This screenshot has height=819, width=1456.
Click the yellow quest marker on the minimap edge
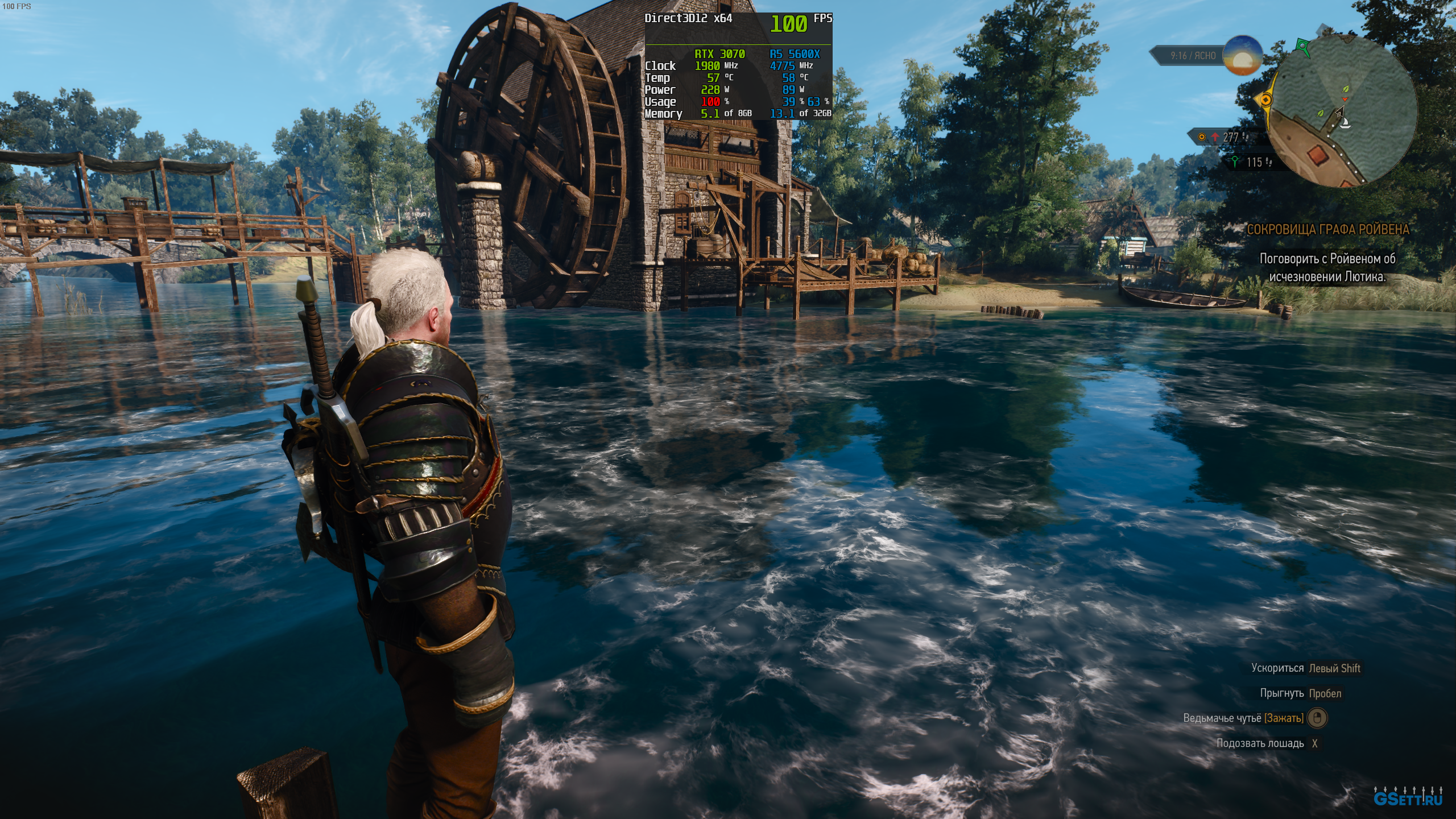point(1265,100)
